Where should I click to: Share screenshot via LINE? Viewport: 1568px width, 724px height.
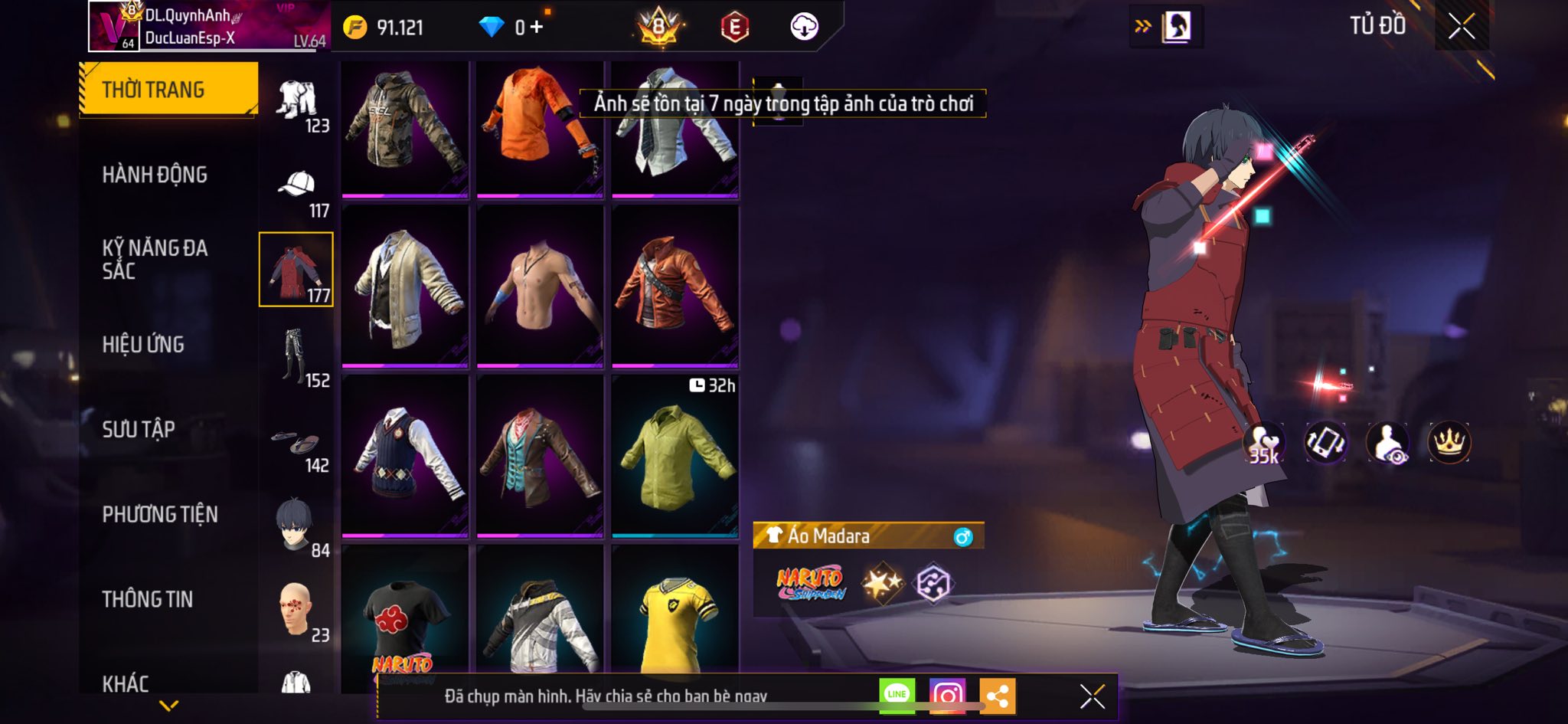pyautogui.click(x=897, y=695)
